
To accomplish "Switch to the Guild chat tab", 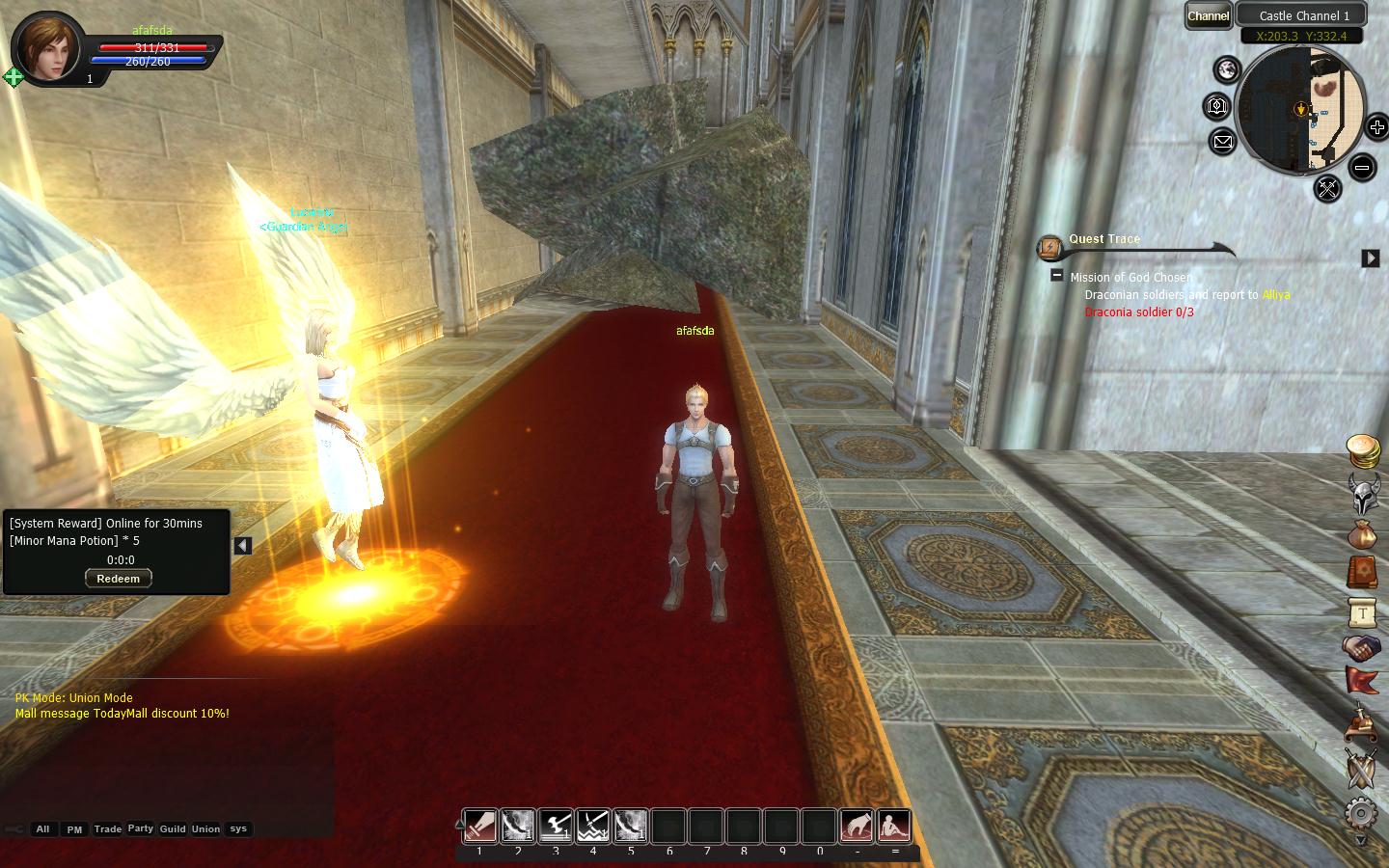I will click(x=173, y=829).
